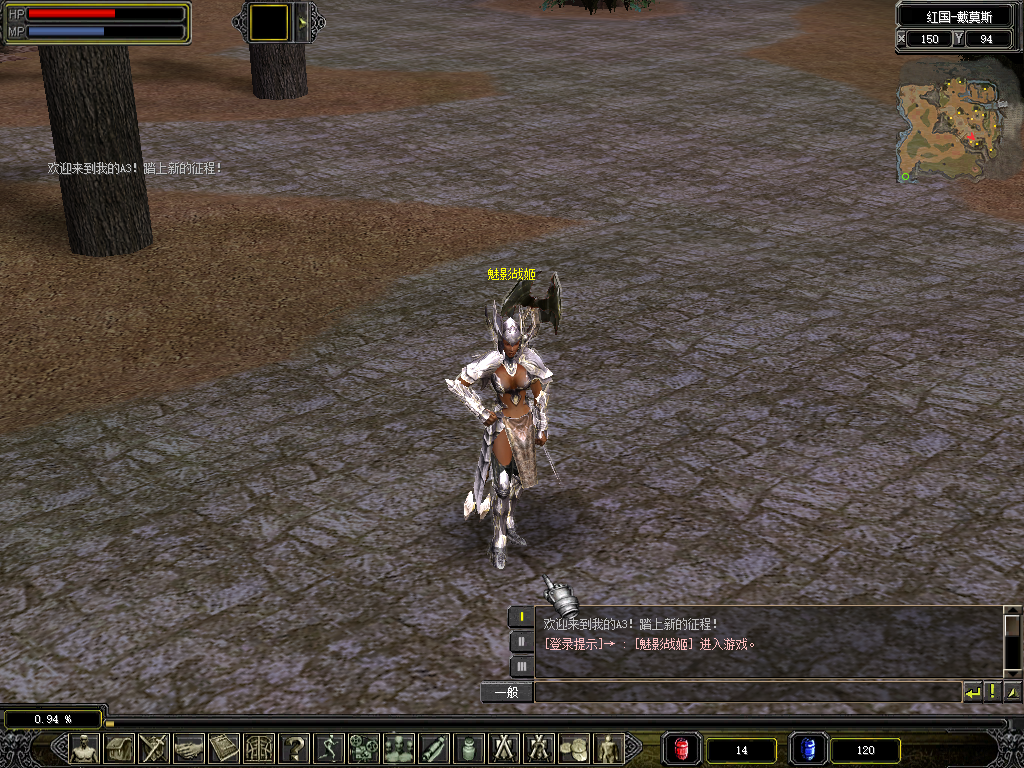The width and height of the screenshot is (1024, 768).
Task: Use the red HP potion slot
Action: pos(682,749)
